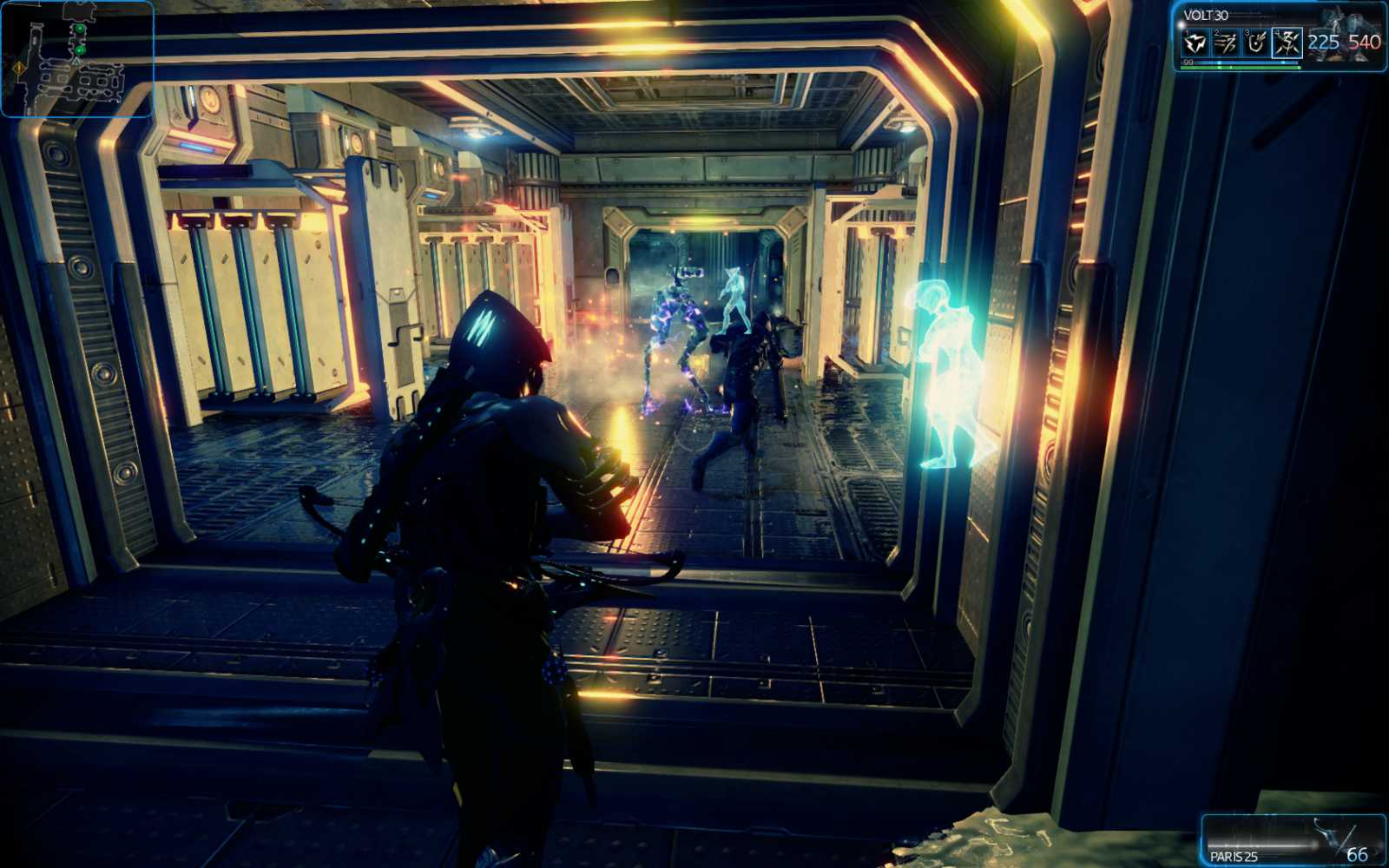Activate Volt's Shock ability icon
The image size is (1389, 868).
point(1195,43)
